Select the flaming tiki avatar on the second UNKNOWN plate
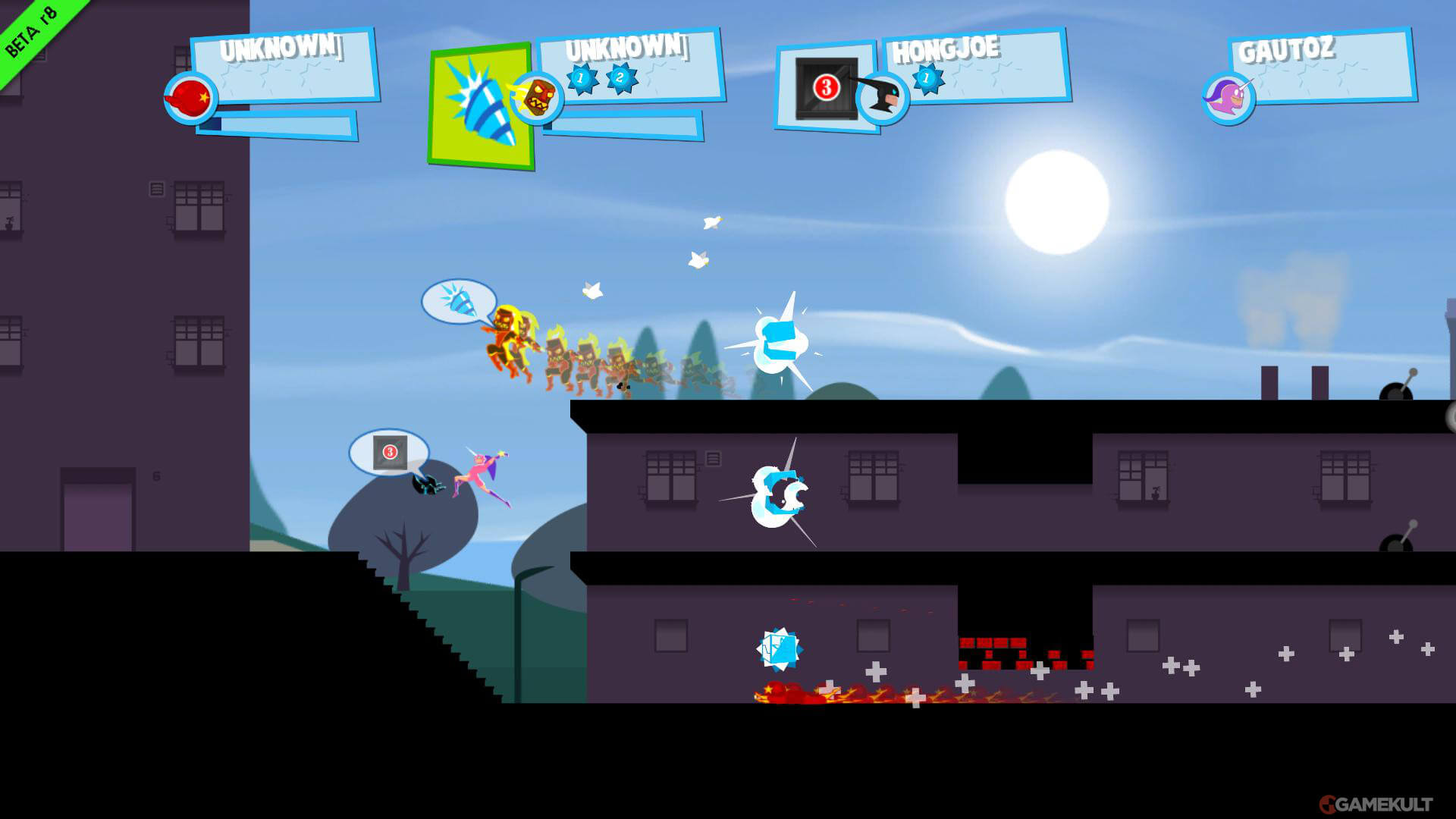This screenshot has height=819, width=1456. (538, 97)
